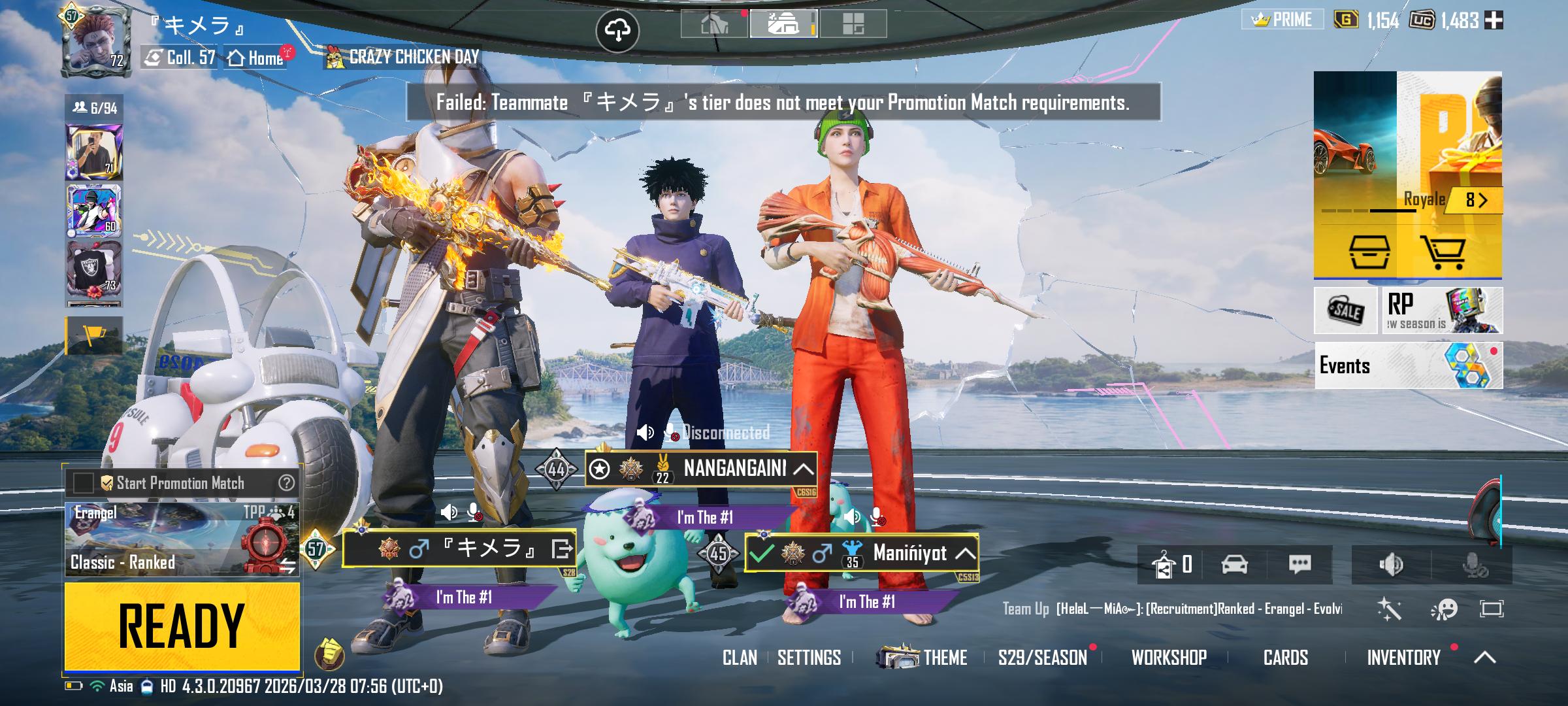This screenshot has height=706, width=1568.
Task: Open the THEME menu
Action: pos(923,657)
